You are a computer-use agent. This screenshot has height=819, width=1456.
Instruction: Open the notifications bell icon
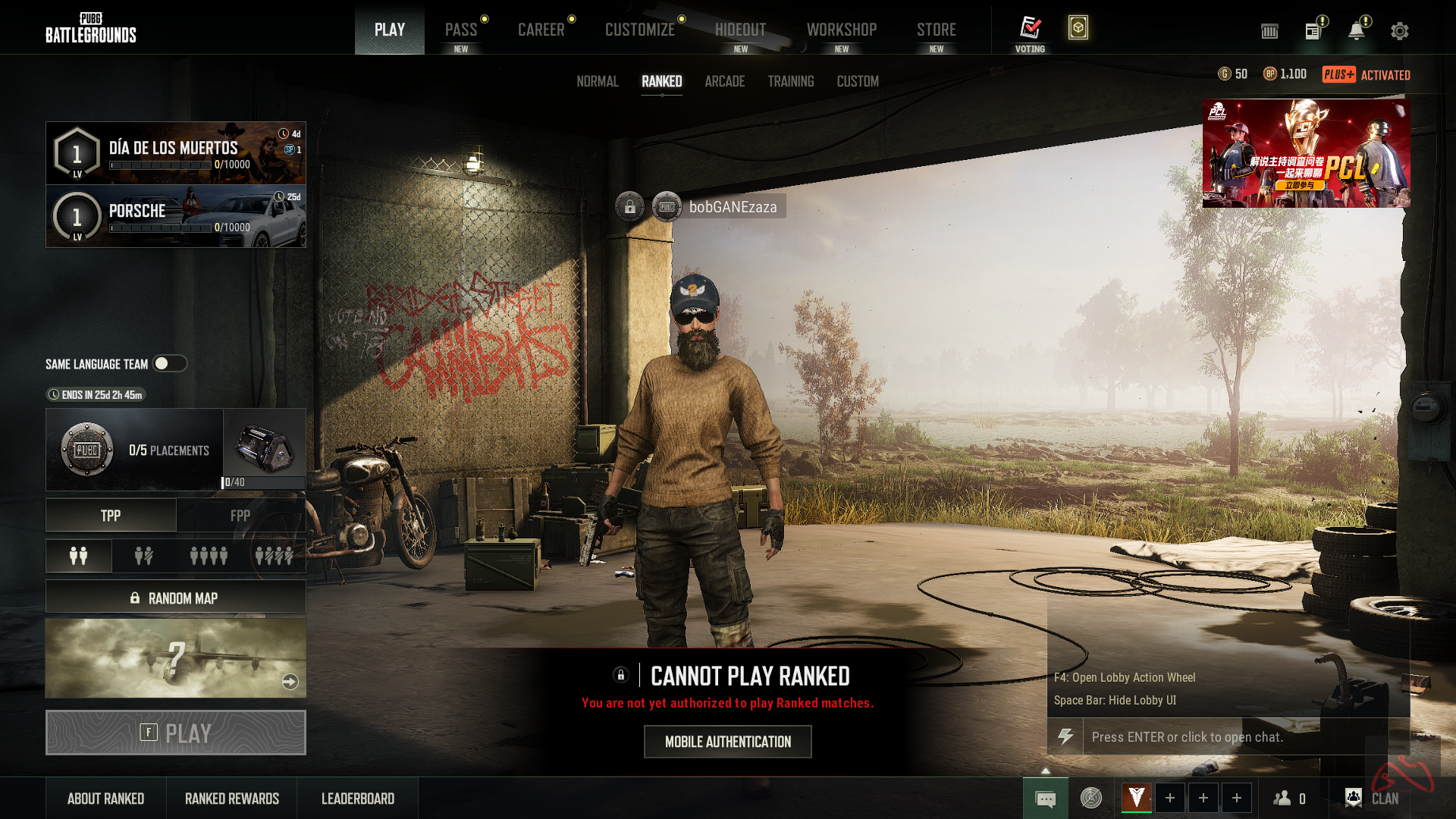coord(1357,30)
